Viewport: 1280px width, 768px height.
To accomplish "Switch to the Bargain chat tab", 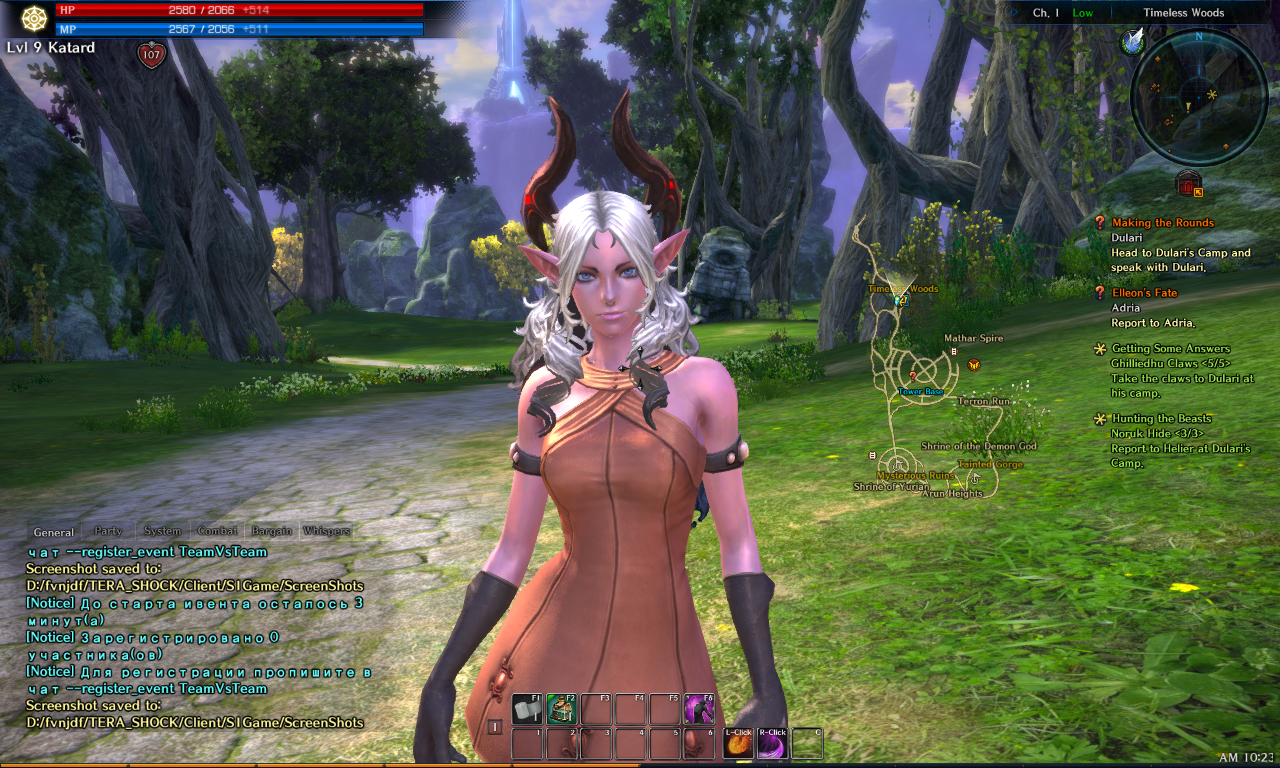I will [271, 531].
